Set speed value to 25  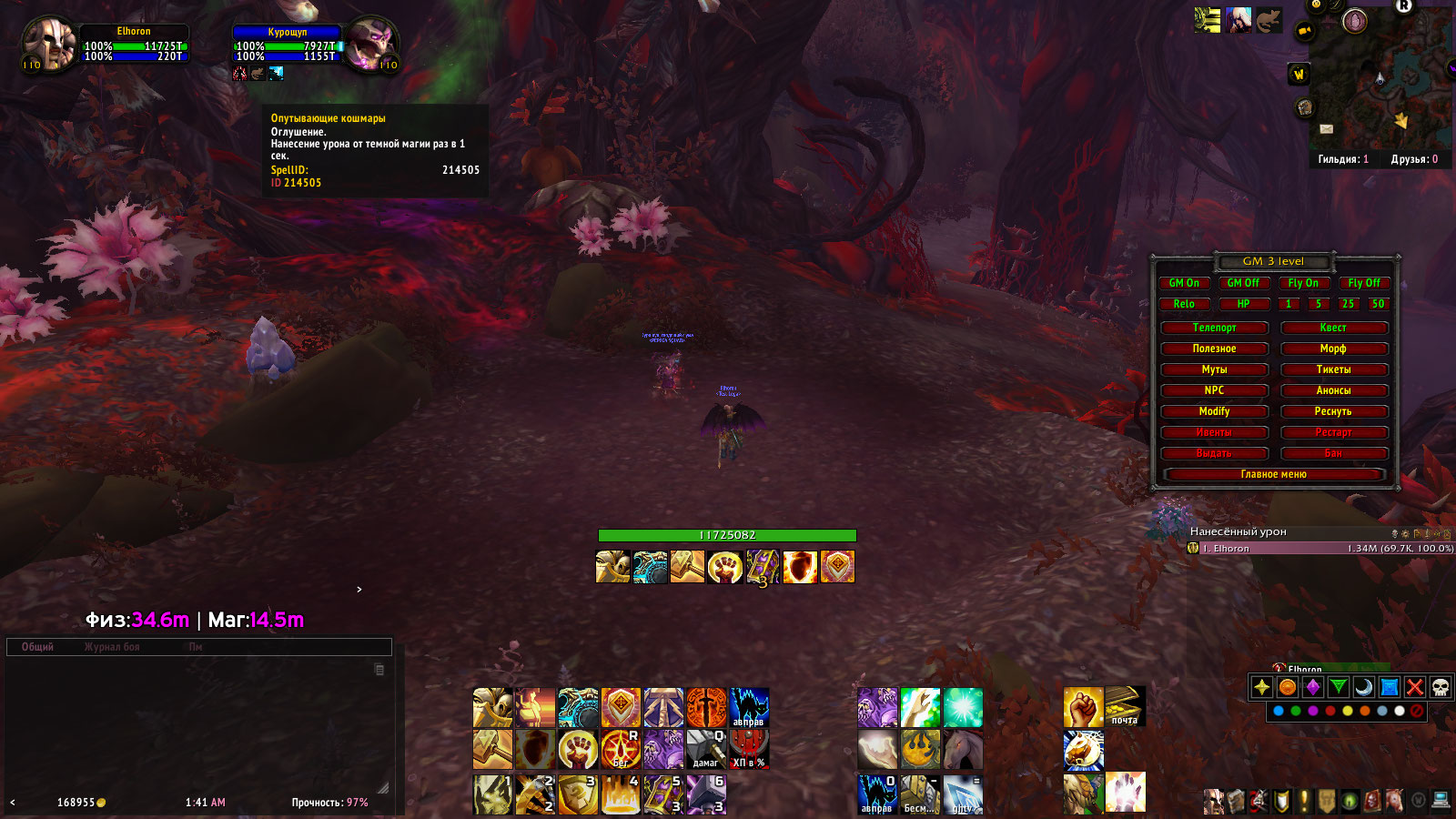pos(1348,304)
